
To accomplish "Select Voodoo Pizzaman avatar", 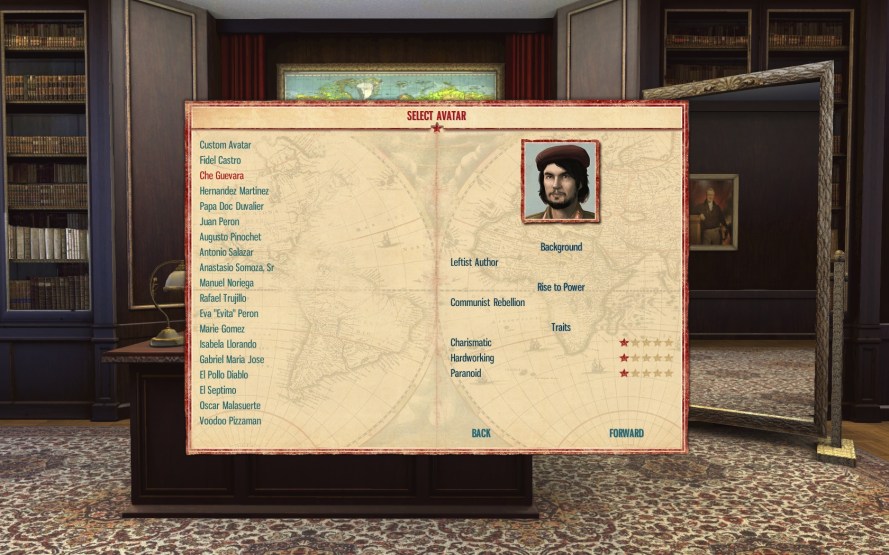I will [230, 421].
